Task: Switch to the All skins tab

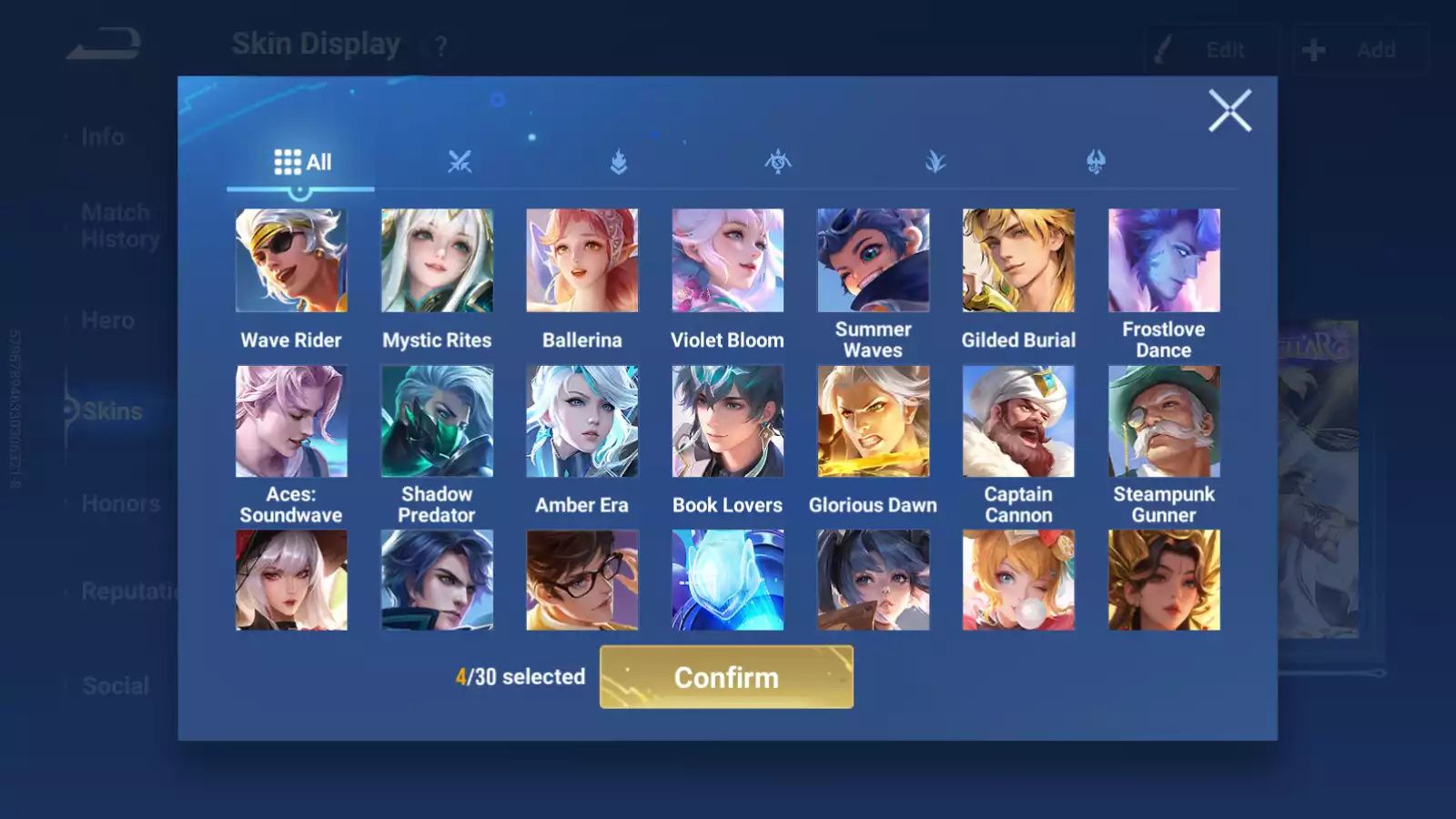Action: coord(302,162)
